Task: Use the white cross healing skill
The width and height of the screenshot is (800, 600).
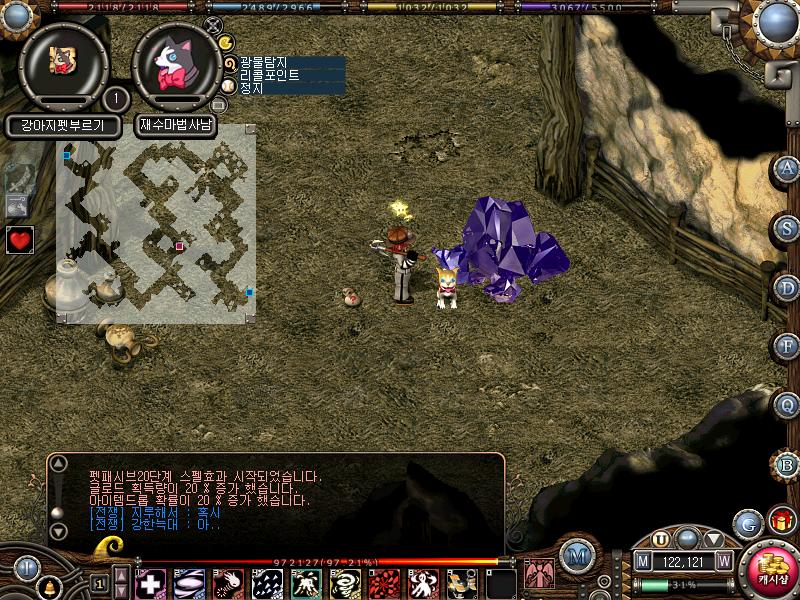Action: pyautogui.click(x=150, y=583)
